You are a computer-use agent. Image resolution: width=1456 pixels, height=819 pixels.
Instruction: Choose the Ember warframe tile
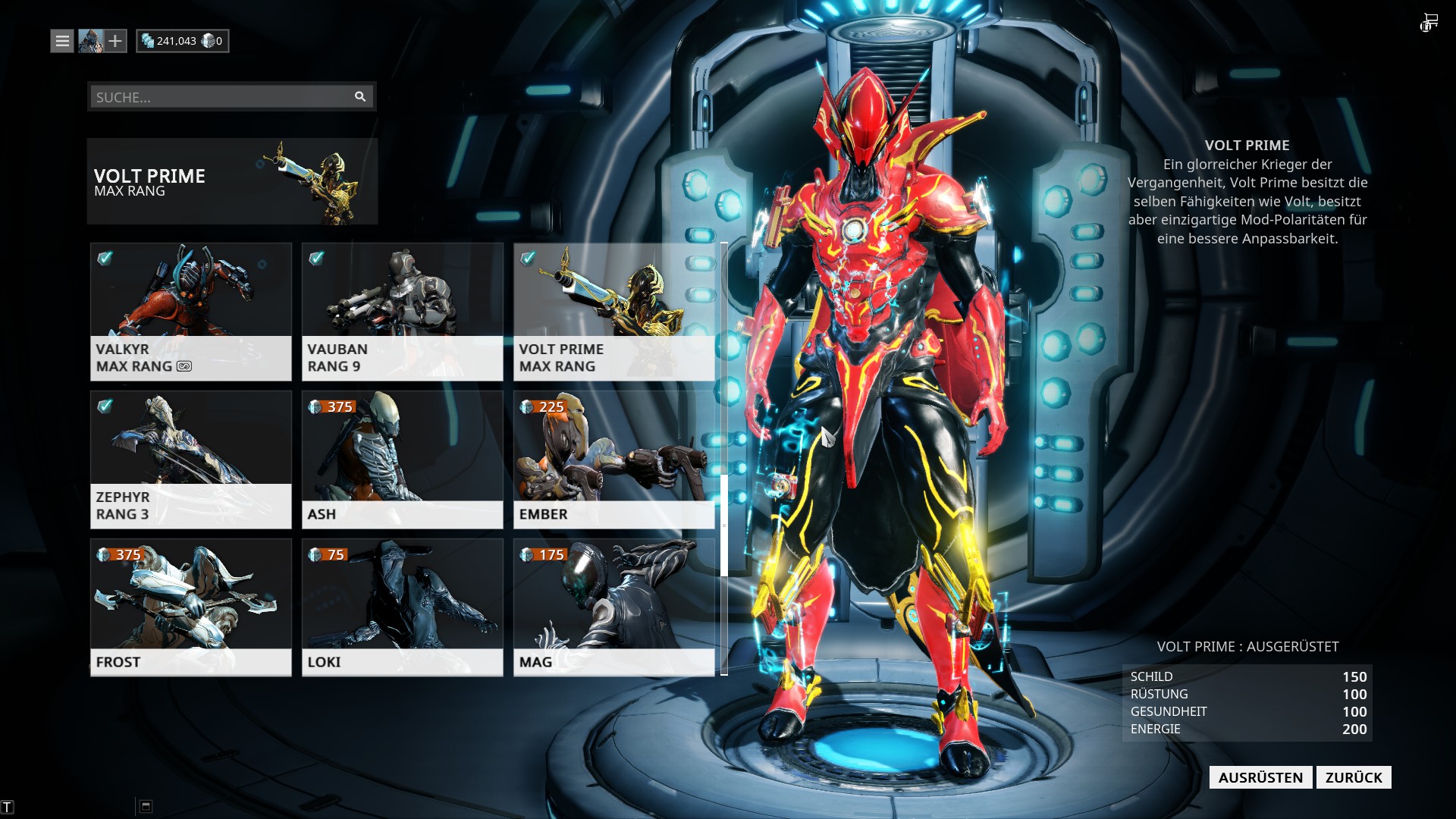pos(613,459)
